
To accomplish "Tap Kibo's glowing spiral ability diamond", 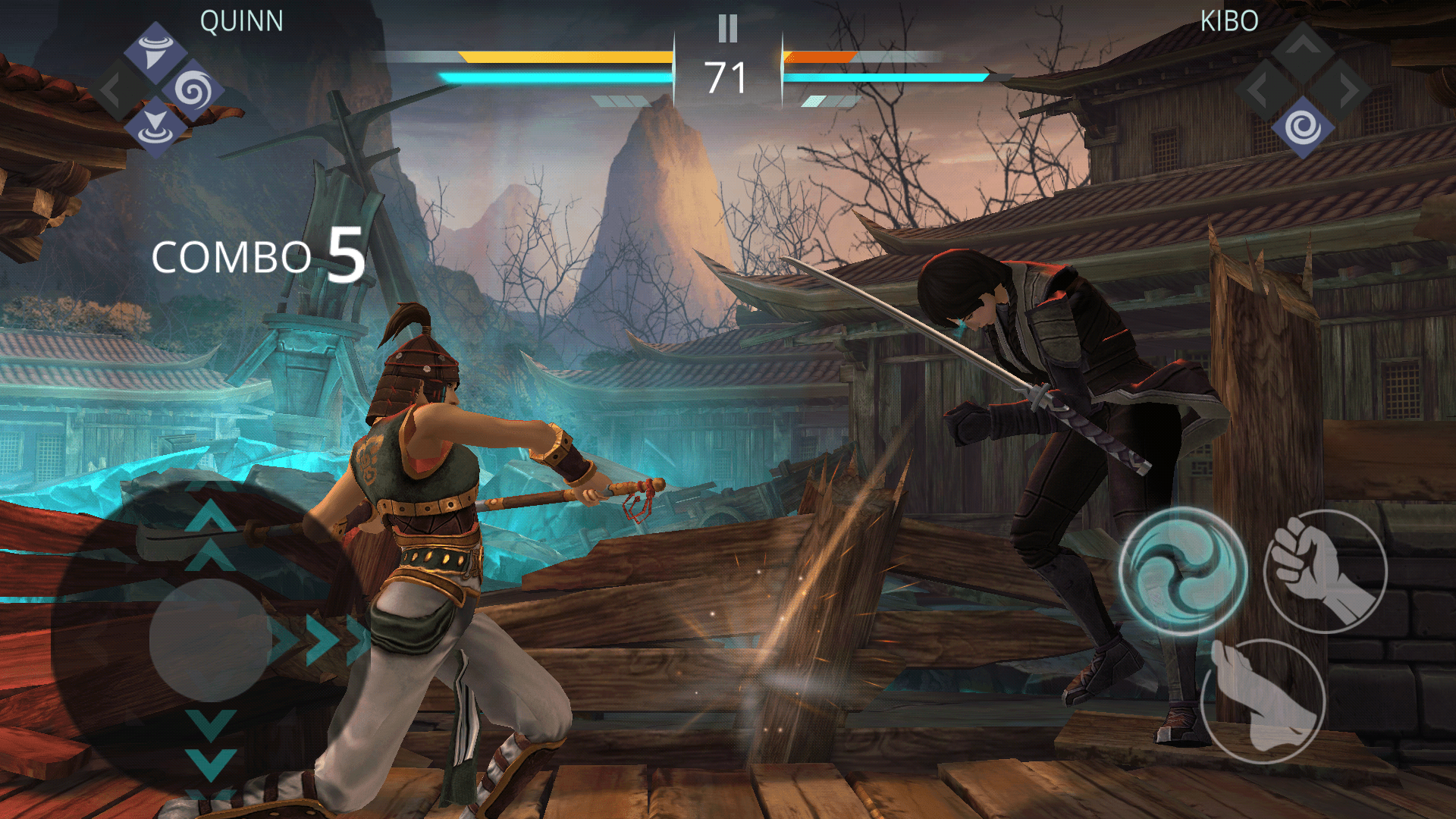I will pyautogui.click(x=1303, y=127).
